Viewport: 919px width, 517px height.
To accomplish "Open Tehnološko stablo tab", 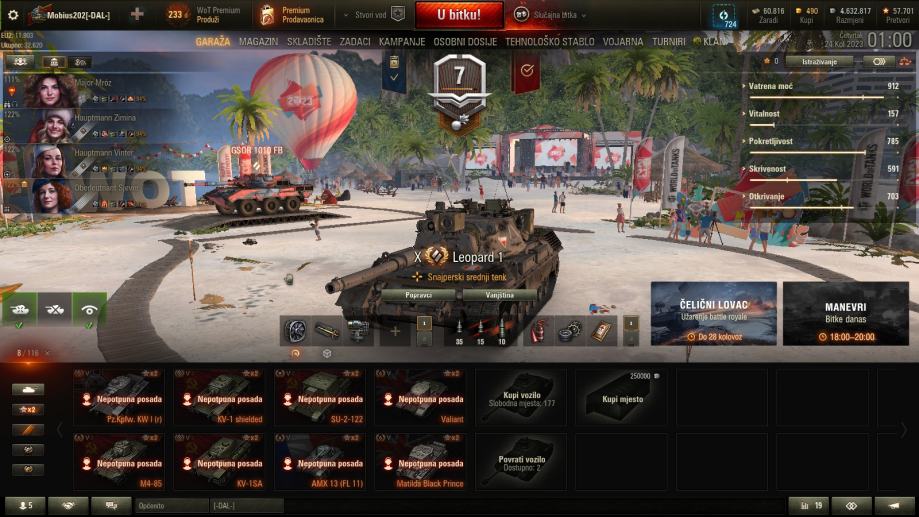I will tap(551, 42).
